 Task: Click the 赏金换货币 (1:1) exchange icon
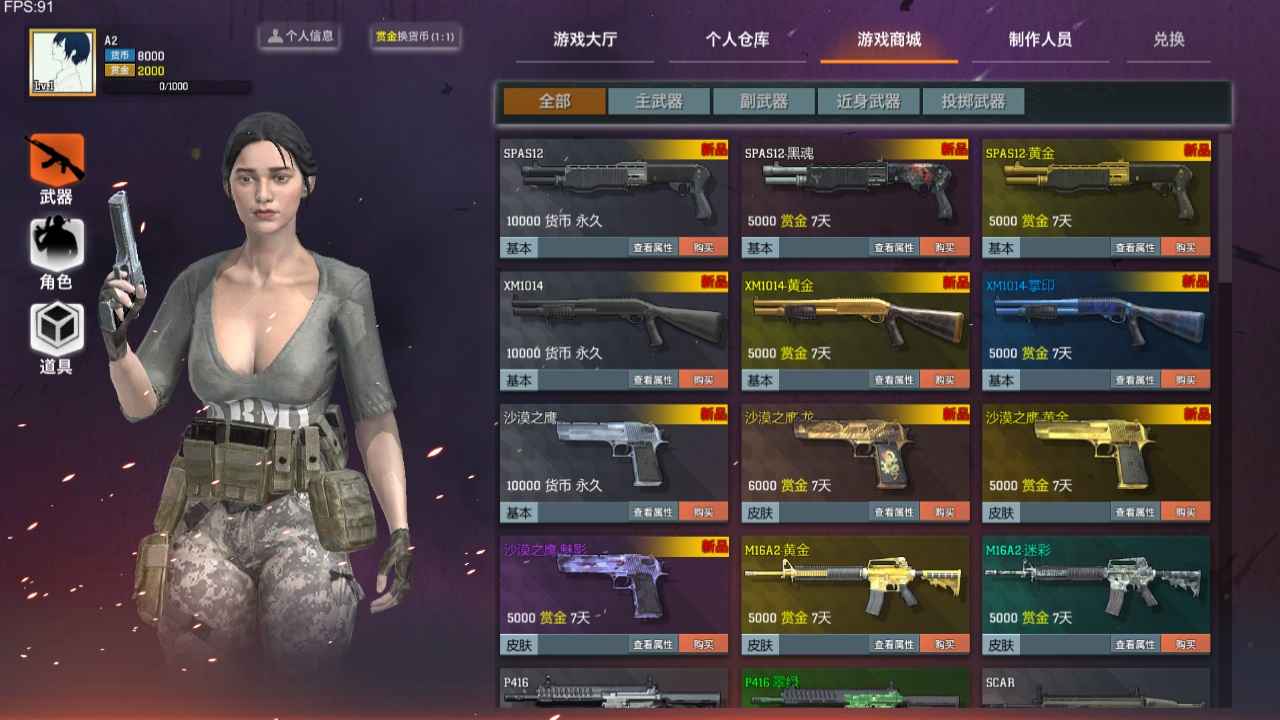(x=413, y=38)
